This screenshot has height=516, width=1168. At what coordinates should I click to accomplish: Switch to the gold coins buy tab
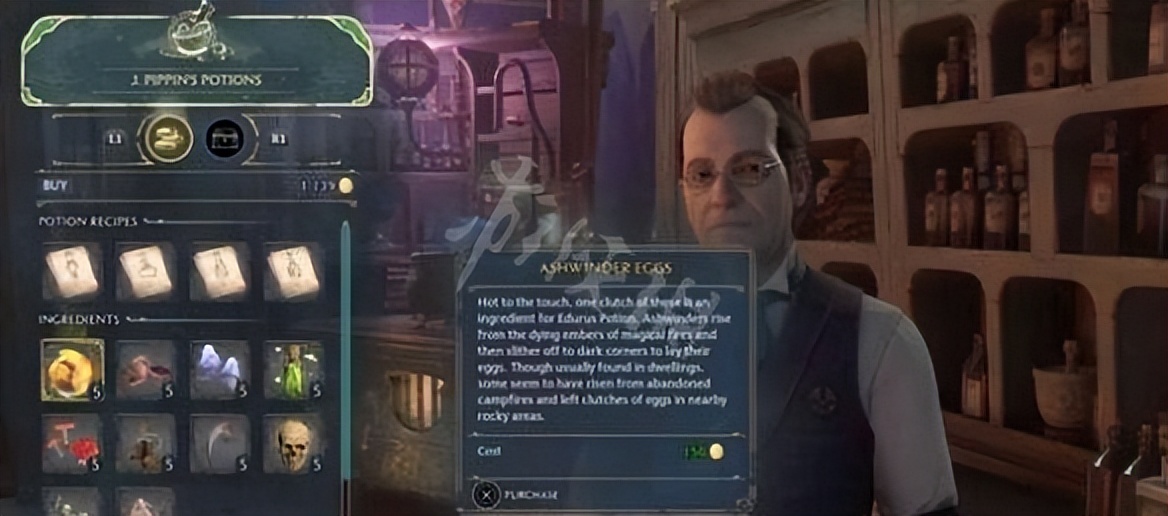tap(167, 139)
